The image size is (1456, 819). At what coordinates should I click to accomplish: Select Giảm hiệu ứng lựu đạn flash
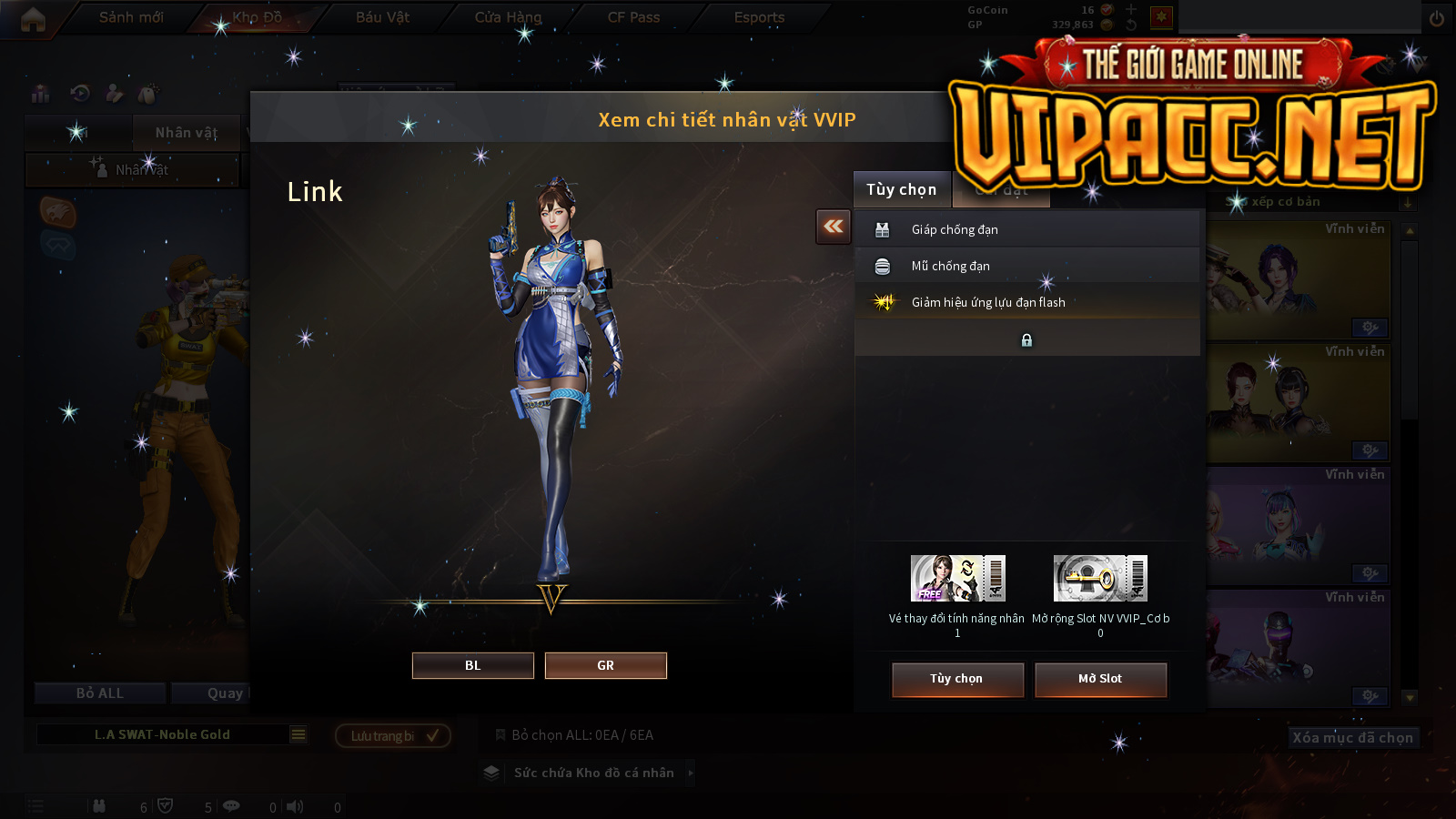(1026, 302)
